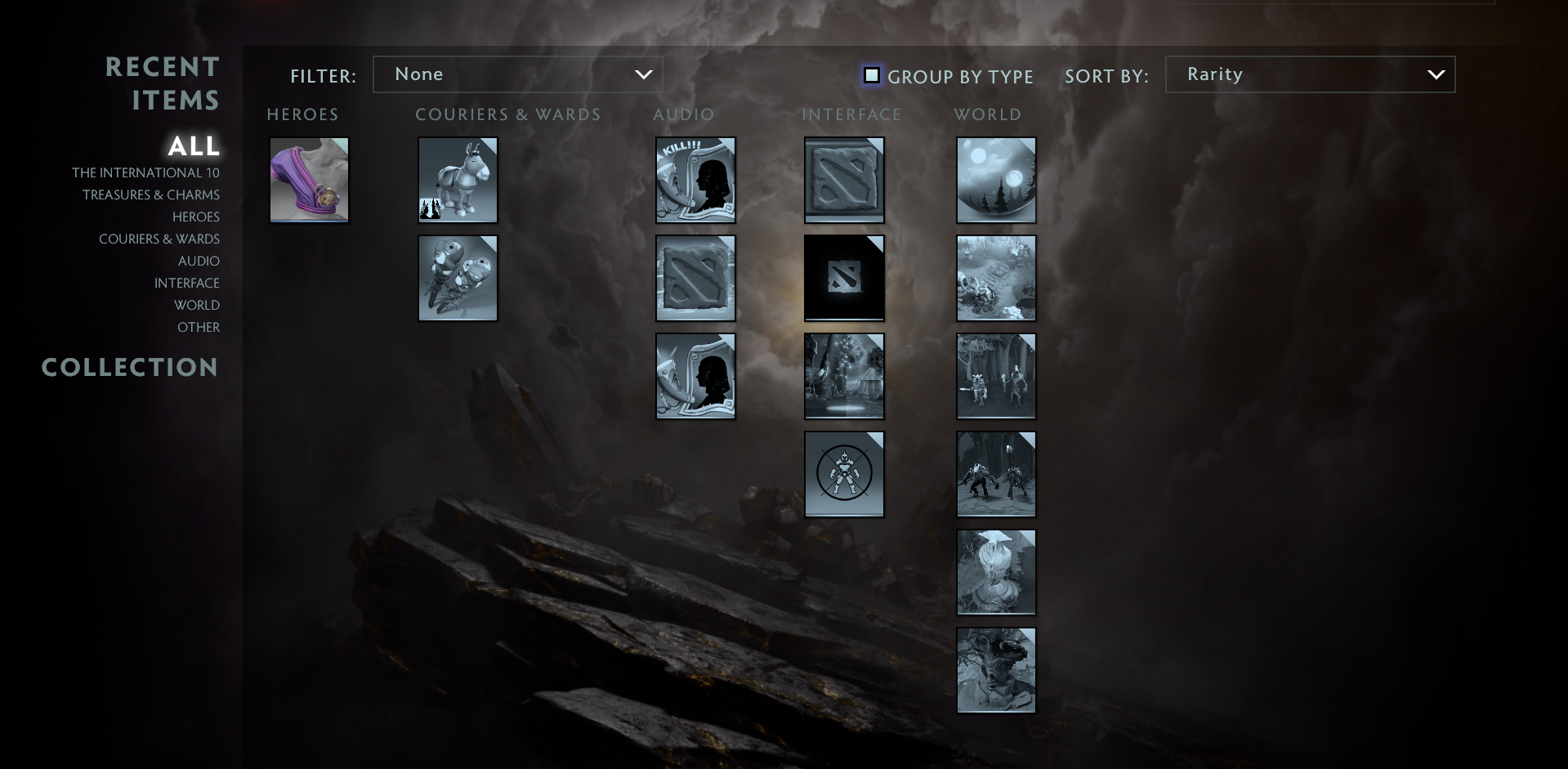Select the donkey courier thumbnail
Viewport: 1568px width, 769px height.
tap(458, 180)
